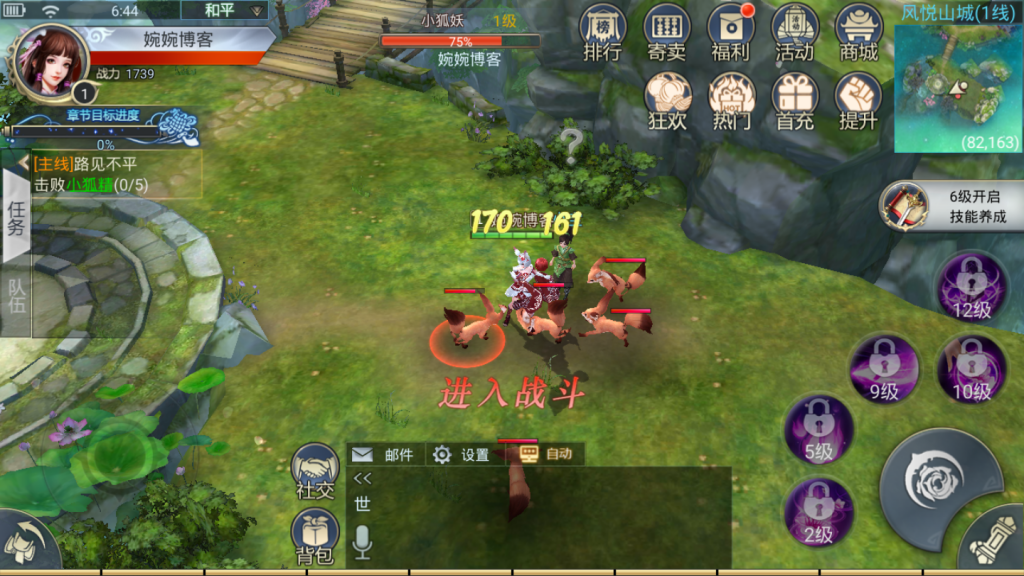Open the 福利 welfare rewards

[731, 34]
